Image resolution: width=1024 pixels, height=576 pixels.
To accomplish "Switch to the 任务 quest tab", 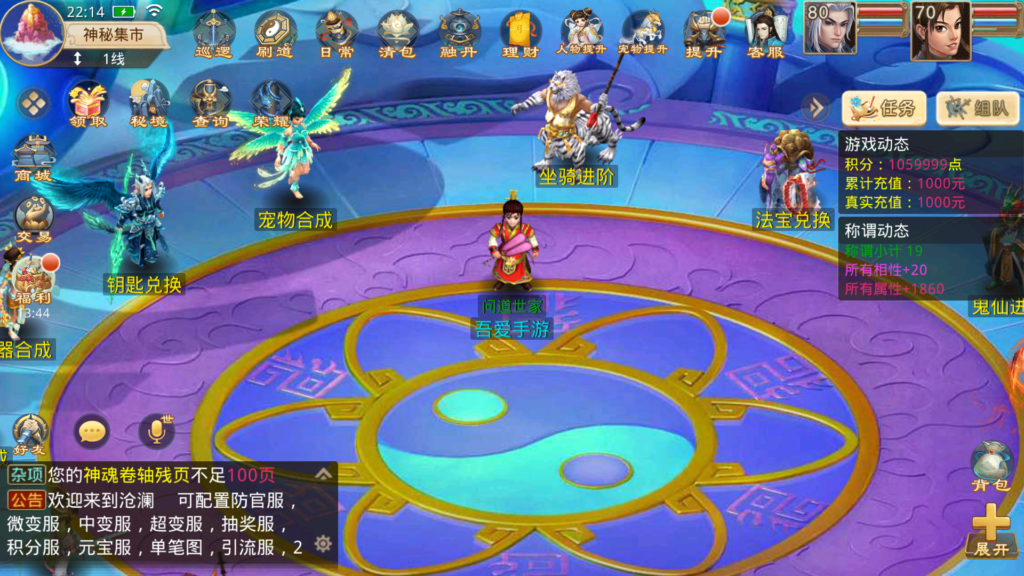I will click(x=883, y=108).
